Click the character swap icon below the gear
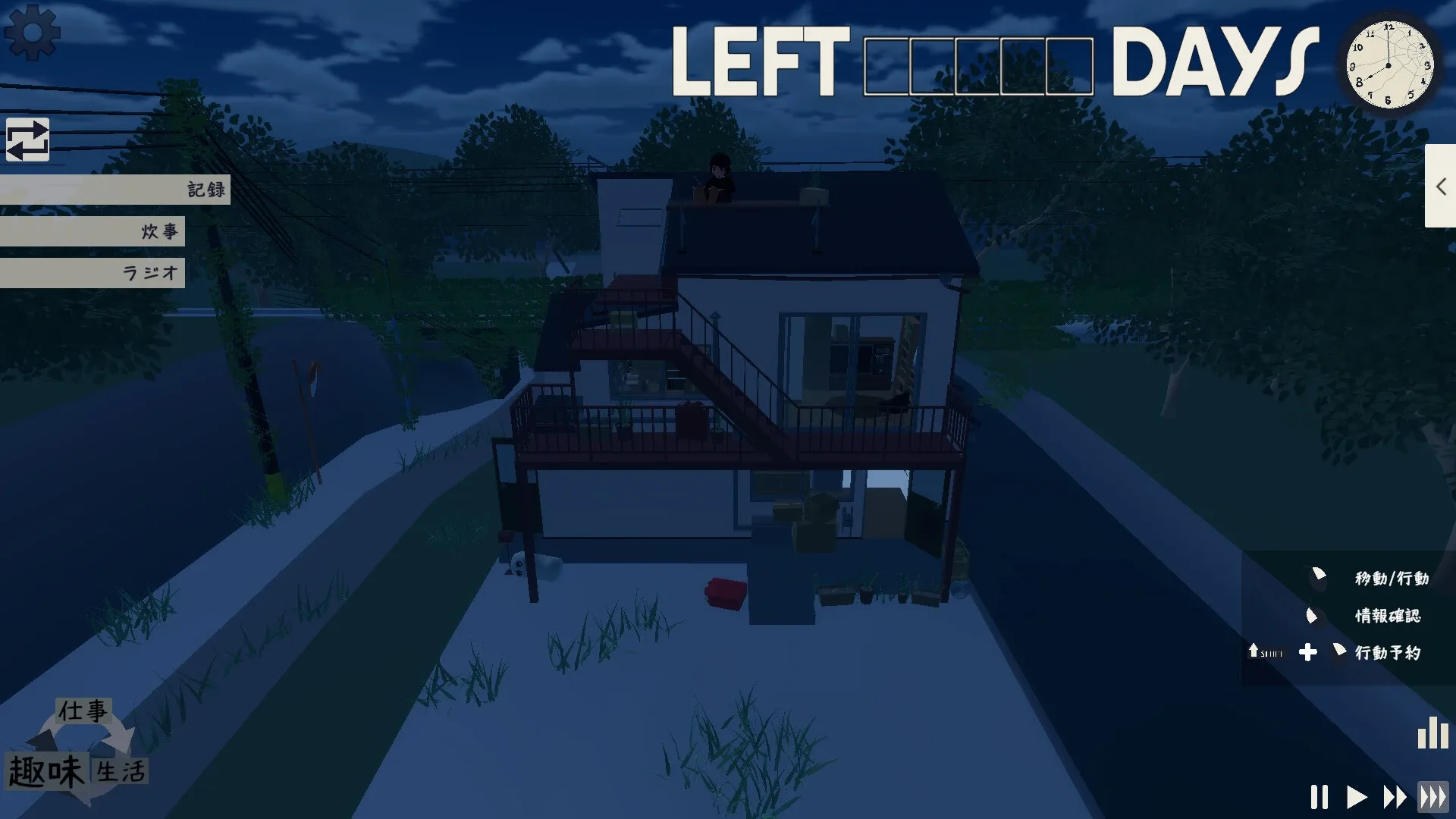The width and height of the screenshot is (1456, 819). 29,141
